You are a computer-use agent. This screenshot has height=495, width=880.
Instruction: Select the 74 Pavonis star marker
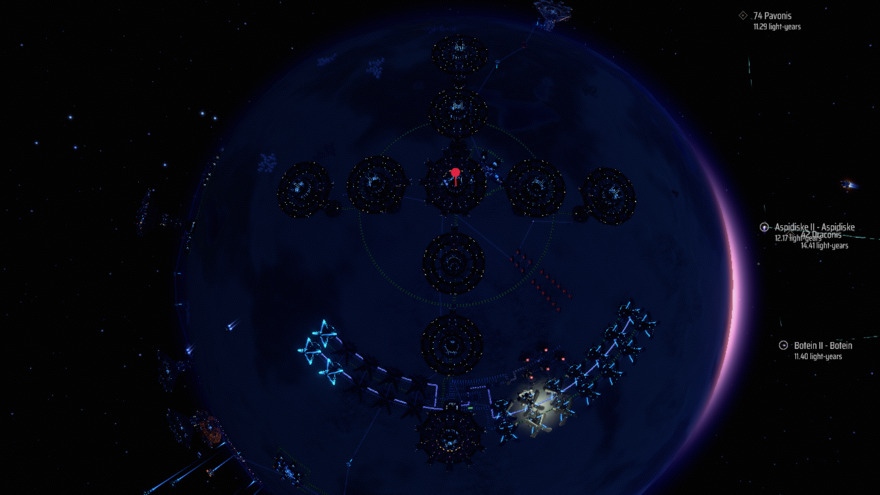743,15
